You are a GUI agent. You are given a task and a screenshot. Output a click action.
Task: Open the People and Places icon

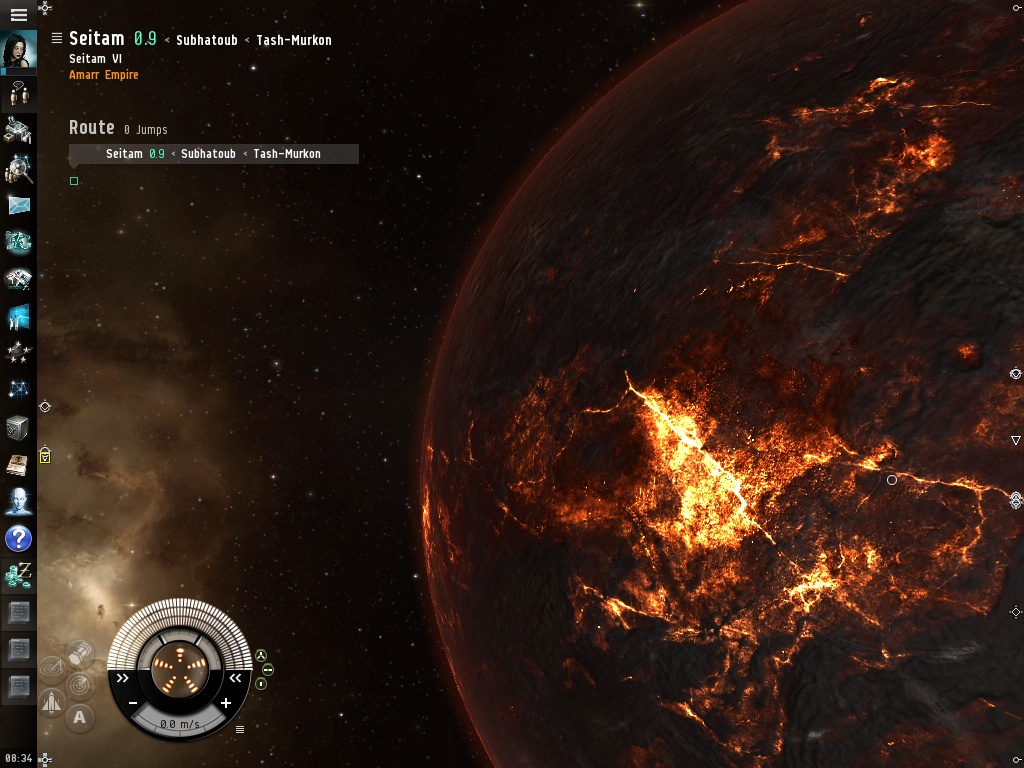(18, 168)
